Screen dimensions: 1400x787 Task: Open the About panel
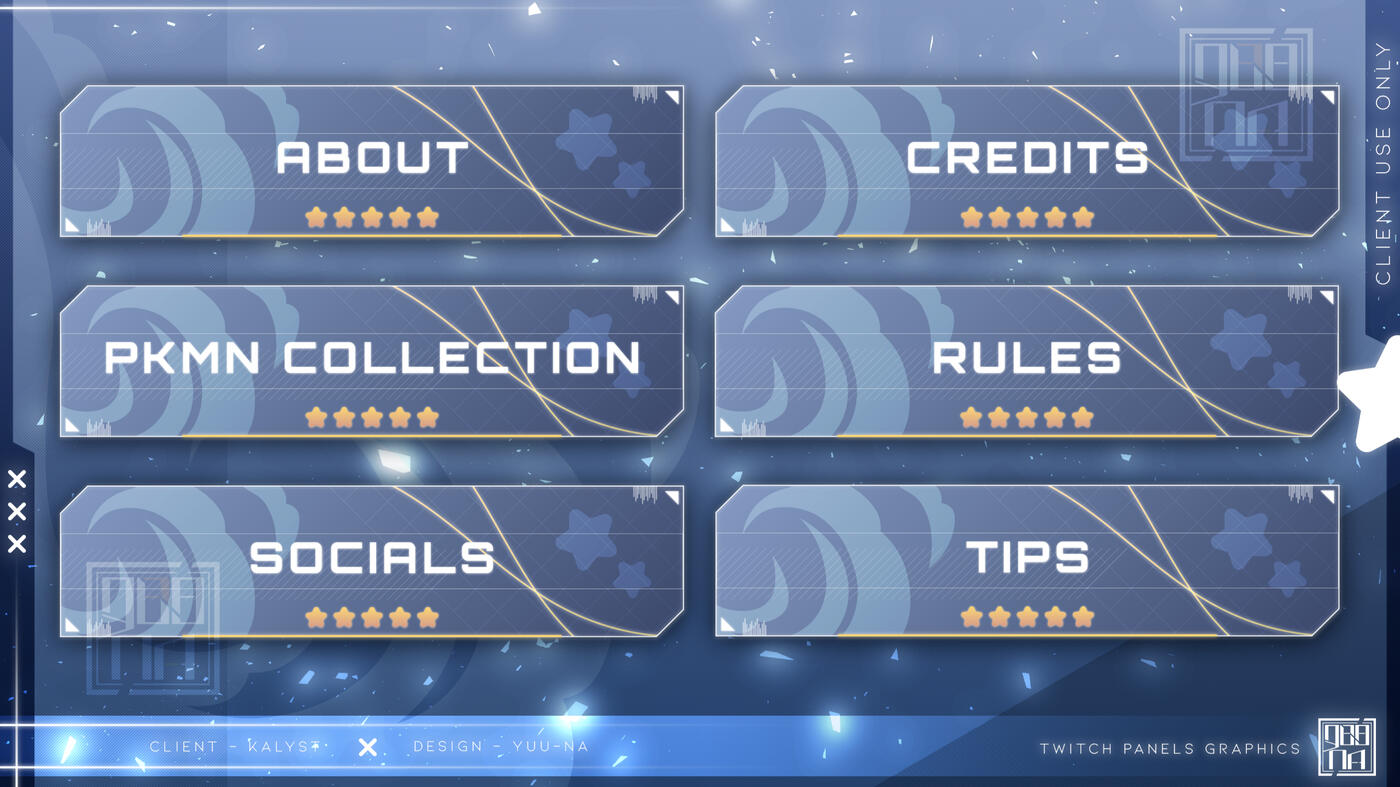(371, 161)
